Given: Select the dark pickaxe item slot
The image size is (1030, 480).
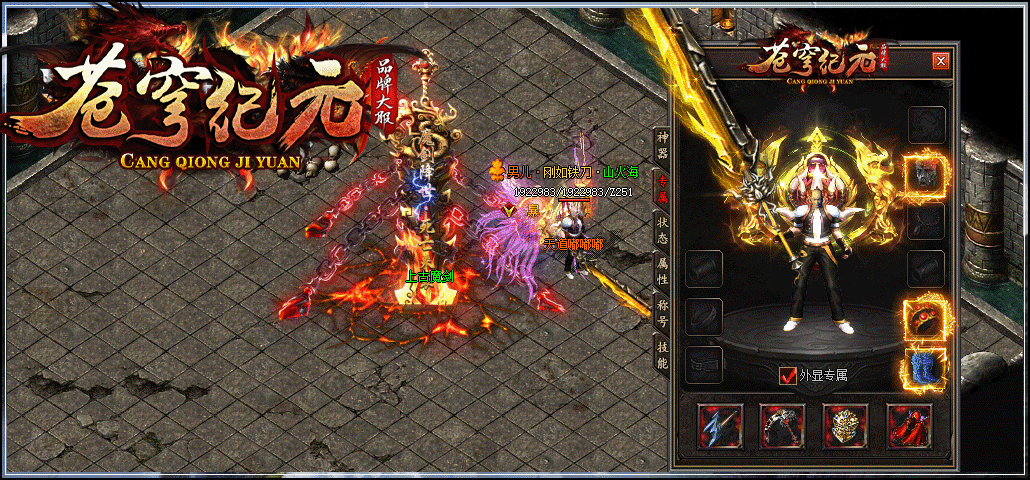Looking at the screenshot, I should tap(781, 426).
